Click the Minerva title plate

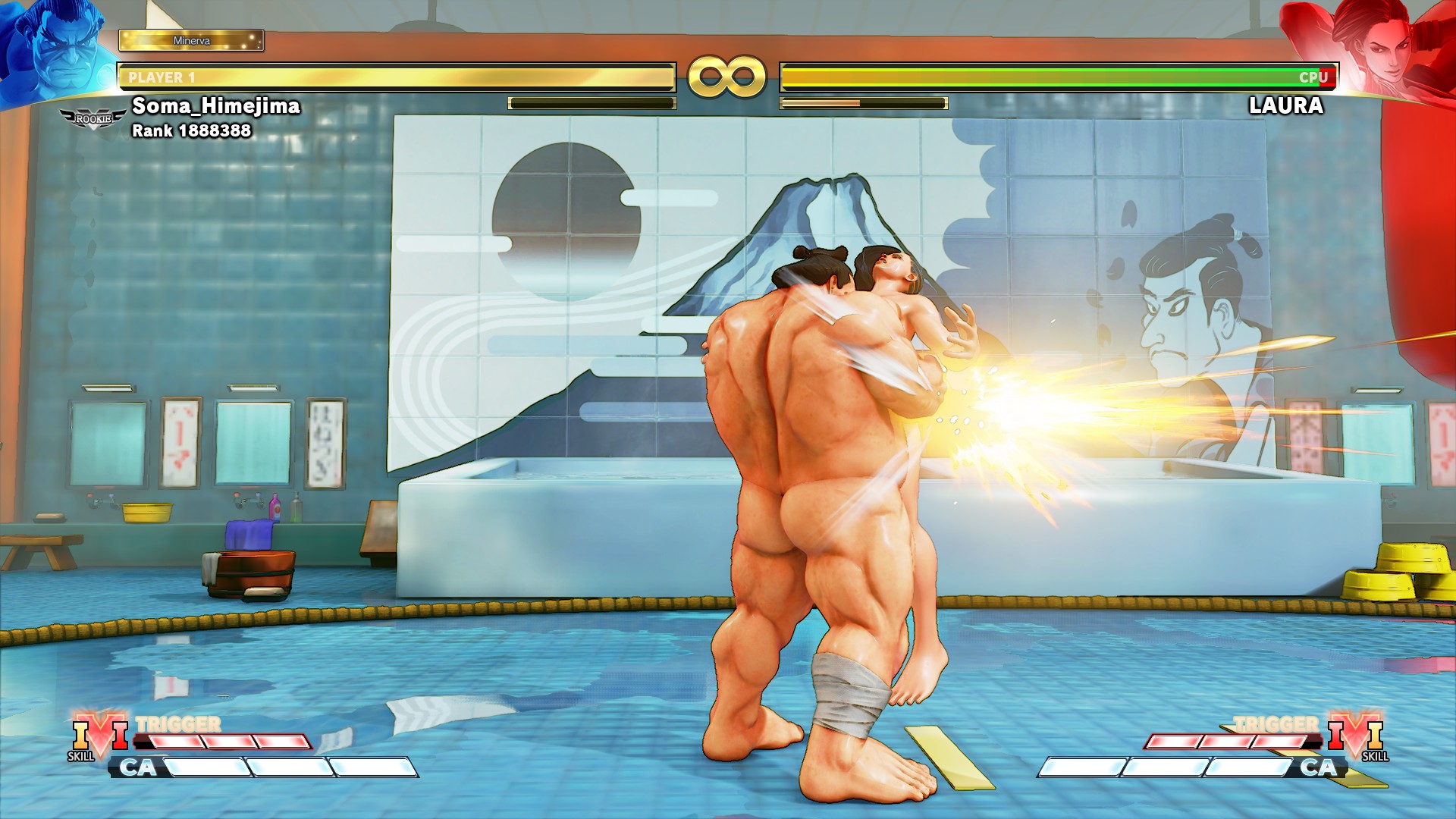tap(191, 40)
